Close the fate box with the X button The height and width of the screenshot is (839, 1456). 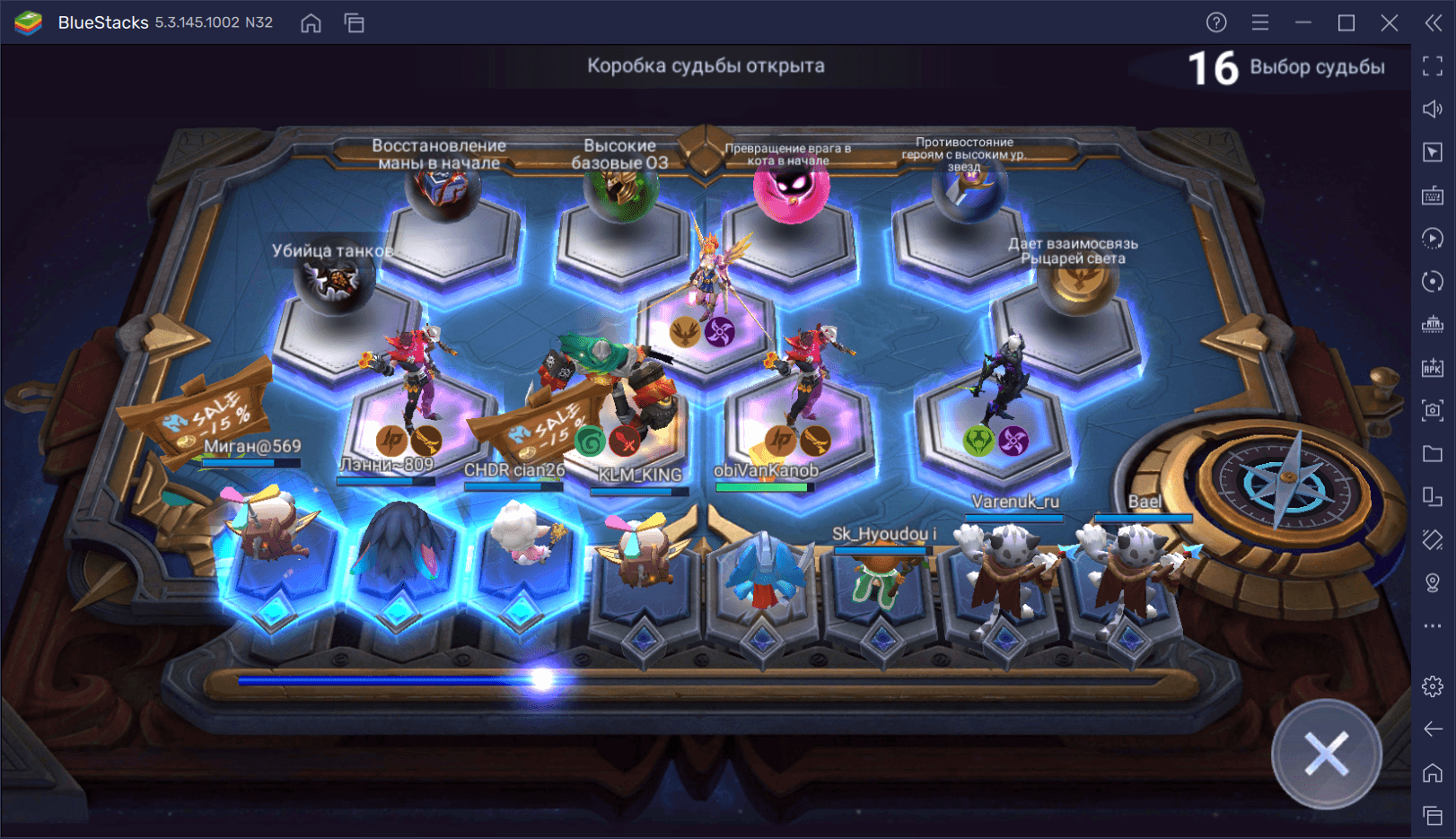(1326, 754)
